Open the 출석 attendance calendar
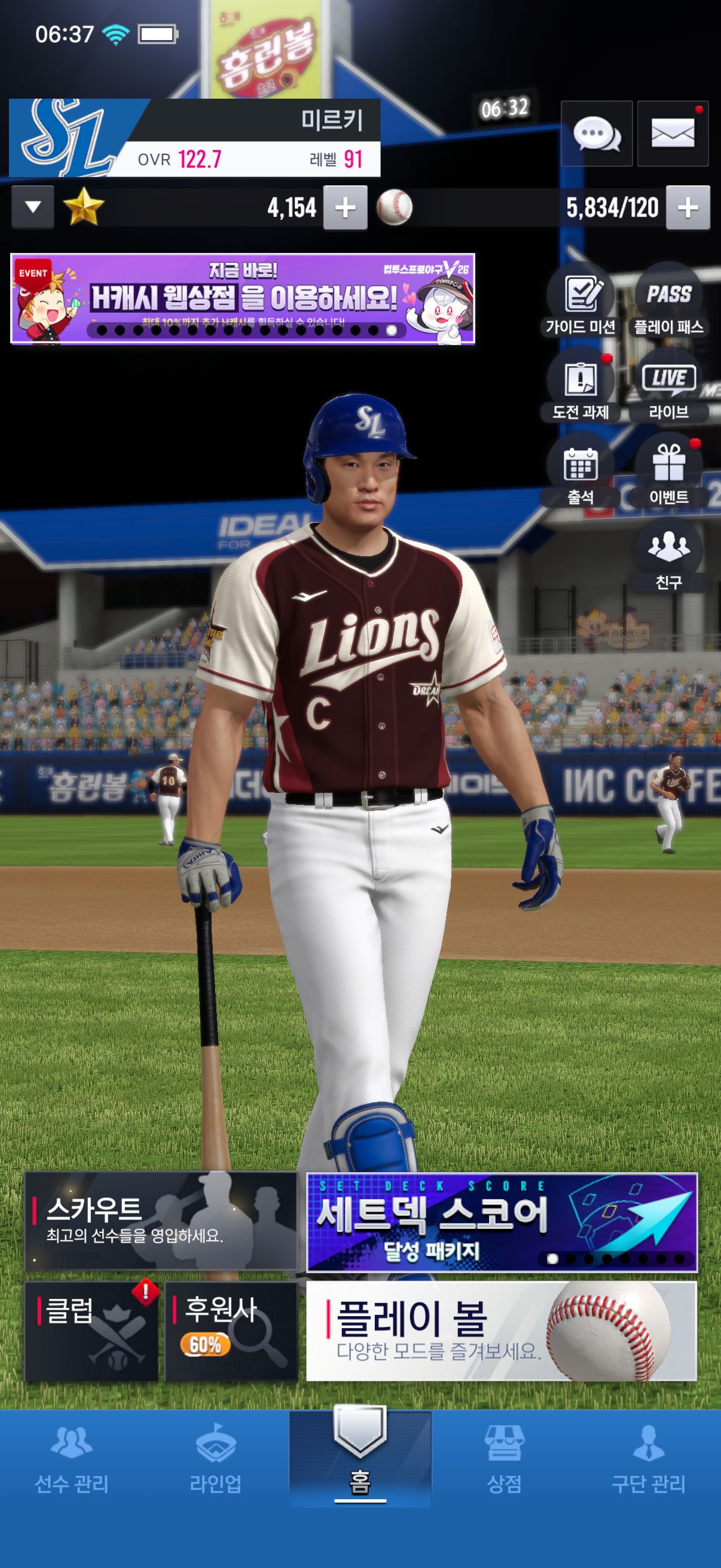This screenshot has width=721, height=1568. pos(581,472)
